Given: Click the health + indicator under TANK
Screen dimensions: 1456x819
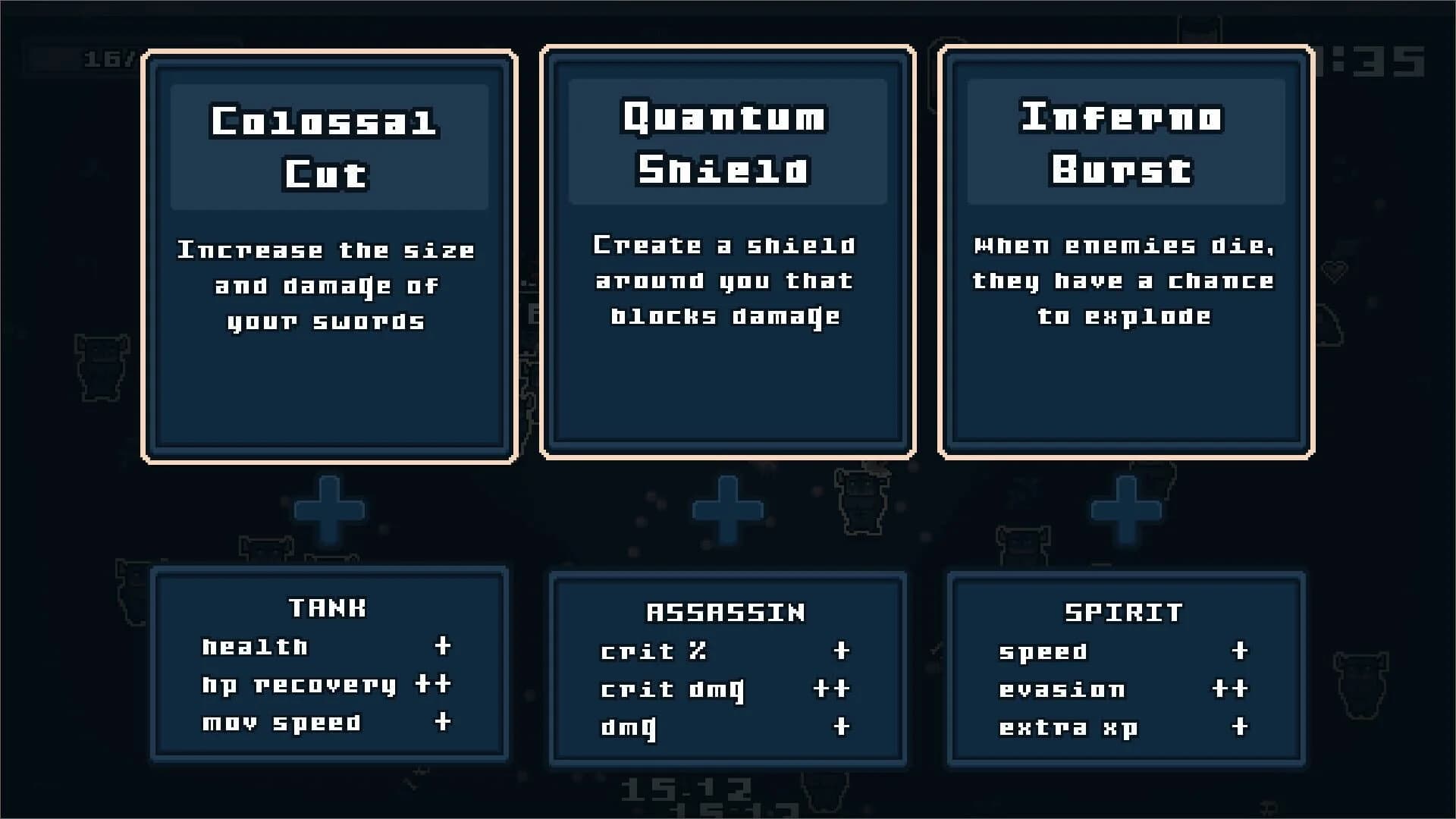Looking at the screenshot, I should coord(442,647).
